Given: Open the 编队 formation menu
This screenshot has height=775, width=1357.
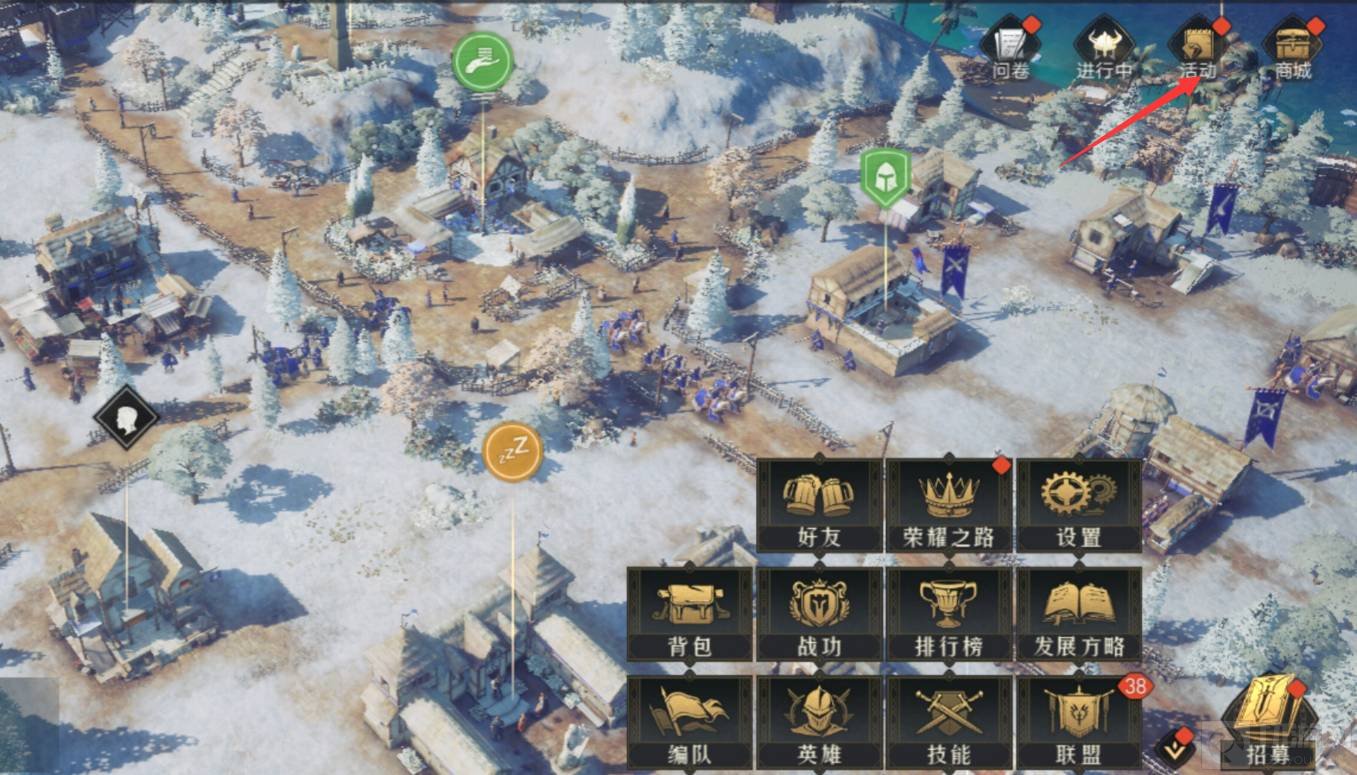Looking at the screenshot, I should pyautogui.click(x=689, y=721).
